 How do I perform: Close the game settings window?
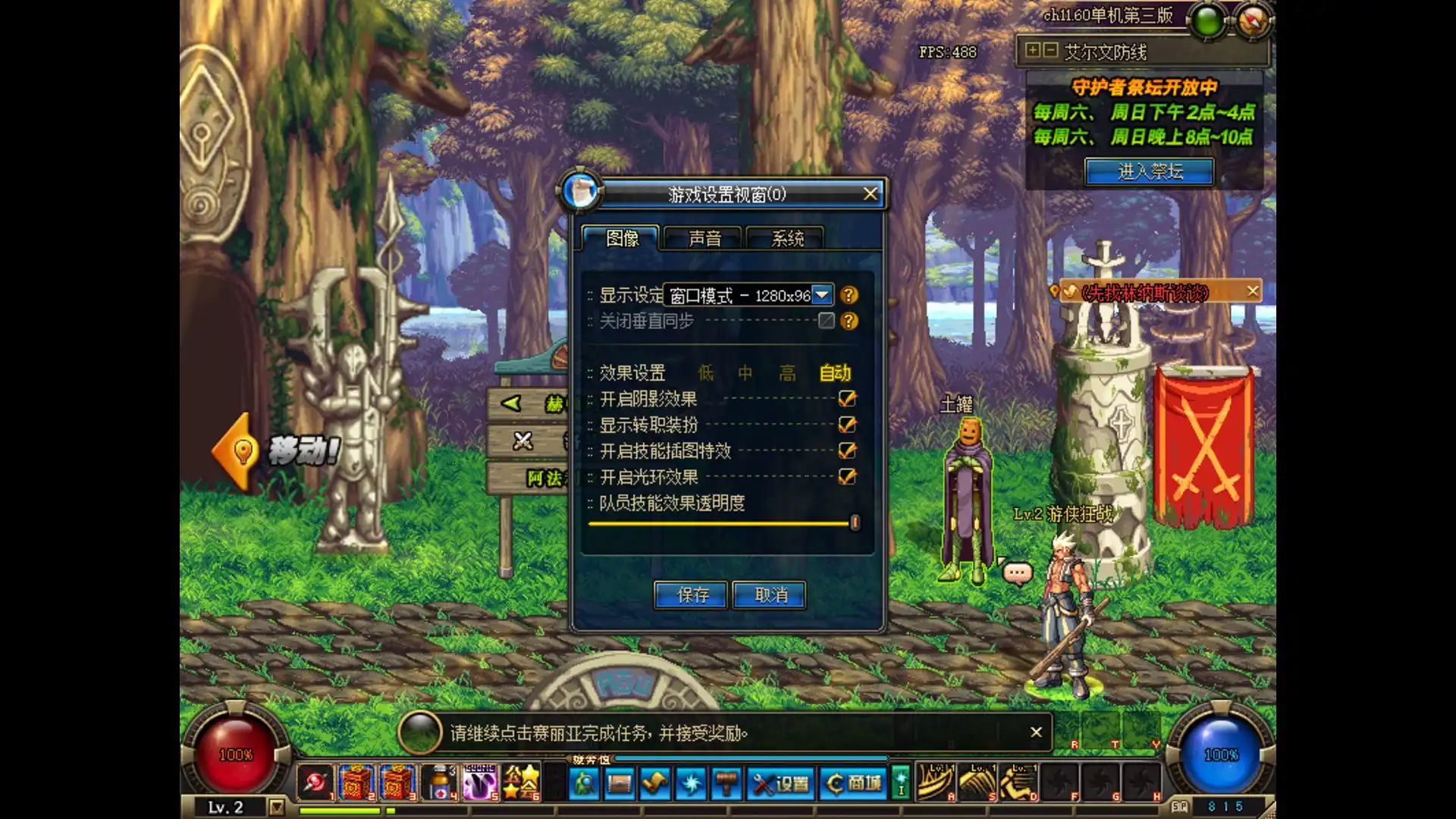point(870,194)
